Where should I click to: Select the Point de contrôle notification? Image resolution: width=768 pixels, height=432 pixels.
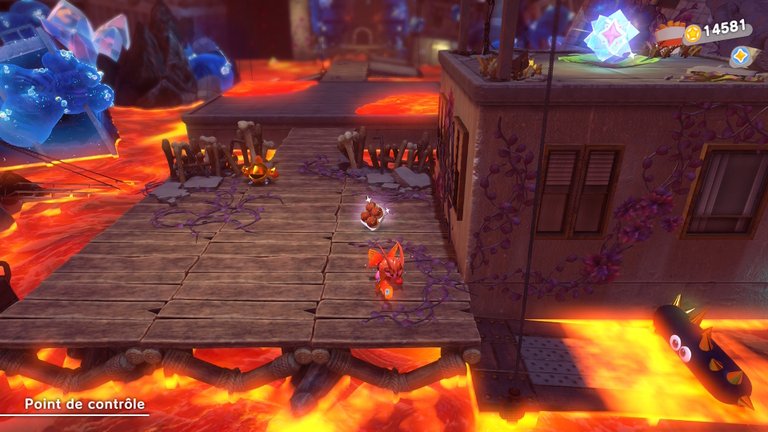click(74, 404)
